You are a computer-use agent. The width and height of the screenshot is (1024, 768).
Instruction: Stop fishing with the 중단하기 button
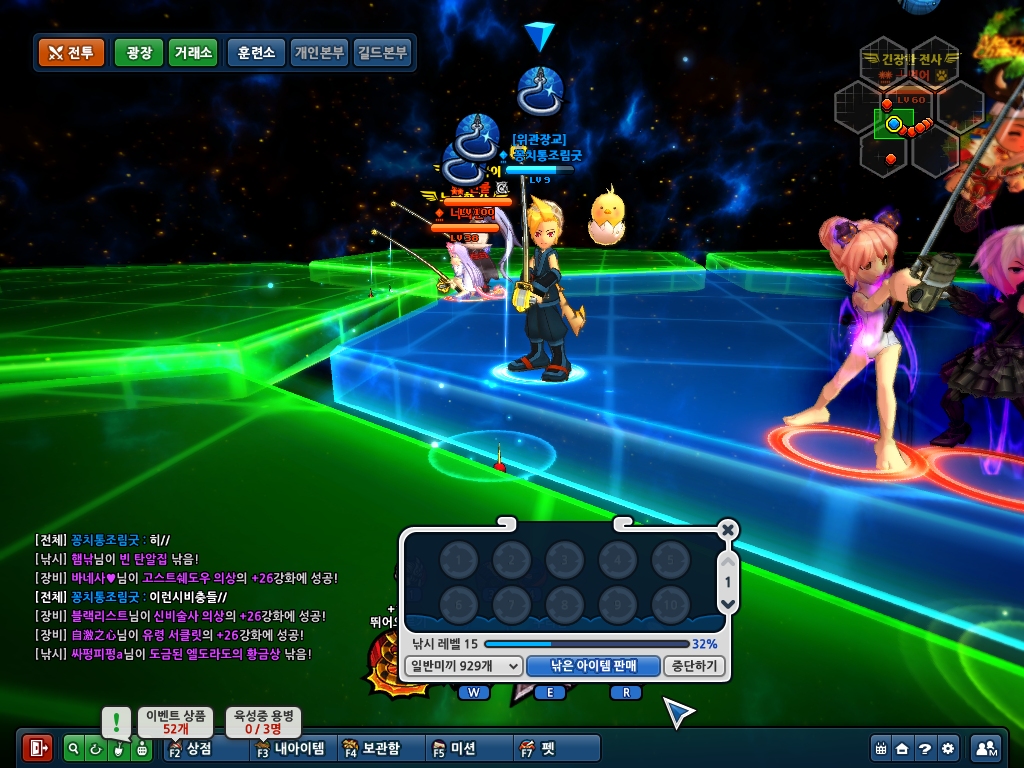click(x=694, y=666)
